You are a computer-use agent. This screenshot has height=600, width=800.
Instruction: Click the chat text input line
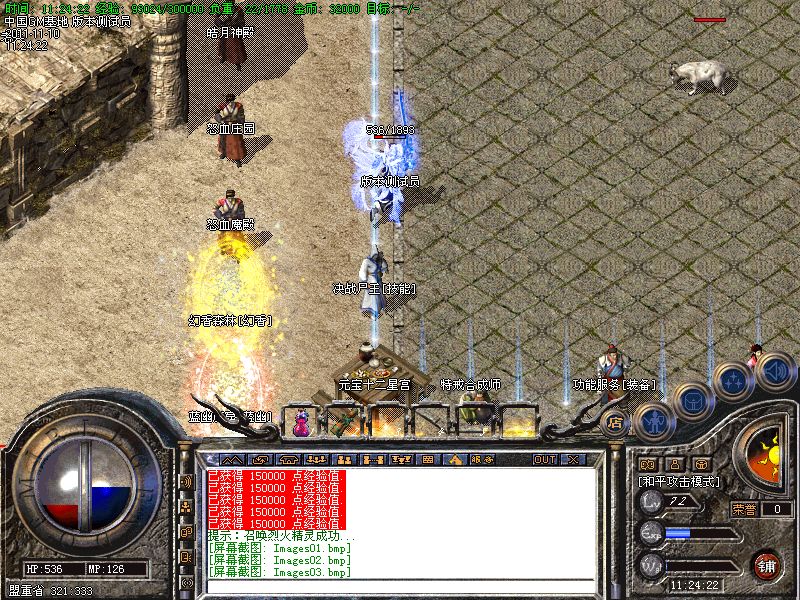400,586
